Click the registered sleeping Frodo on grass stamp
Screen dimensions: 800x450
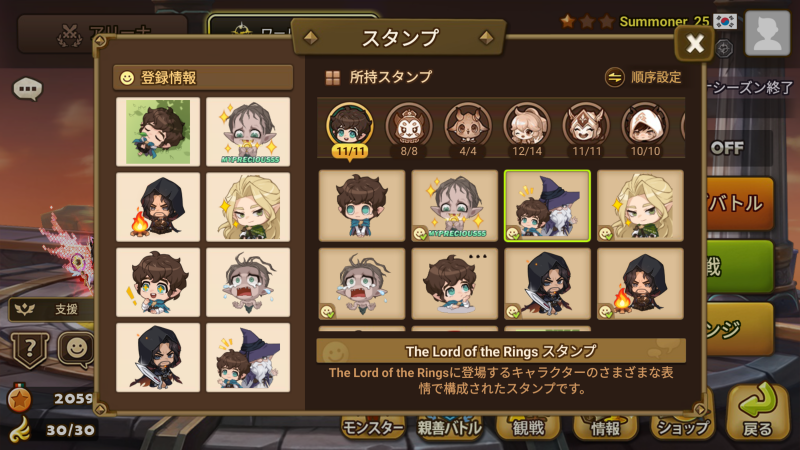click(157, 131)
